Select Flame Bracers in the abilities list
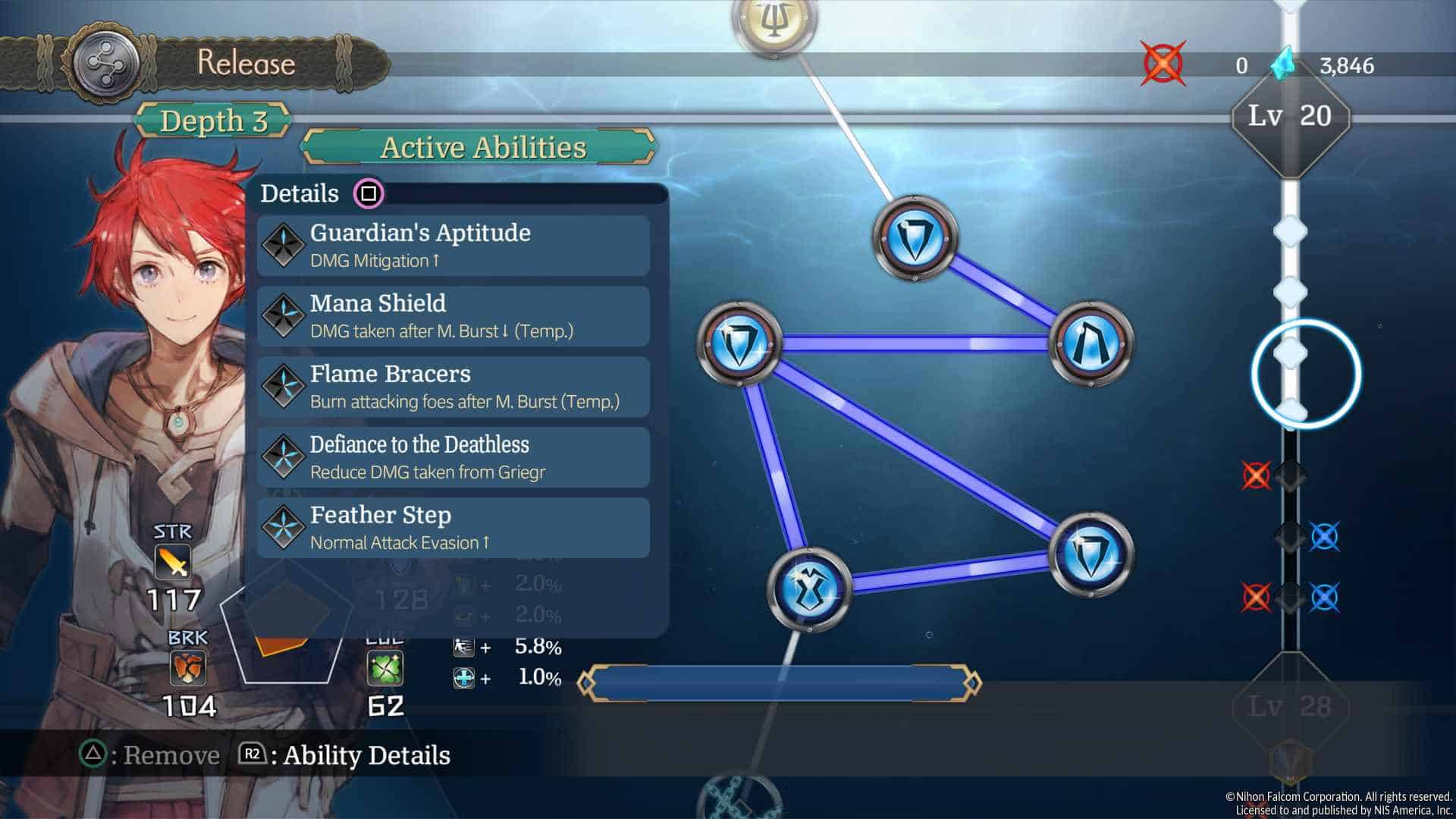Screen dimensions: 1456x819 (x=453, y=387)
